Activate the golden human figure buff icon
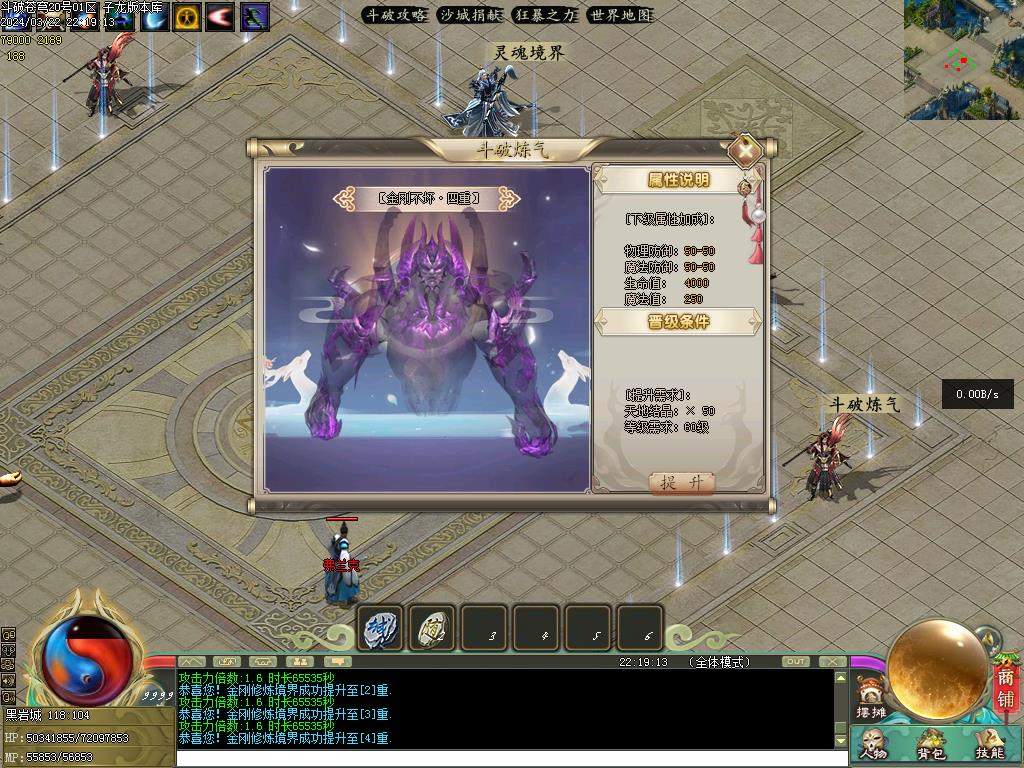 (x=187, y=17)
